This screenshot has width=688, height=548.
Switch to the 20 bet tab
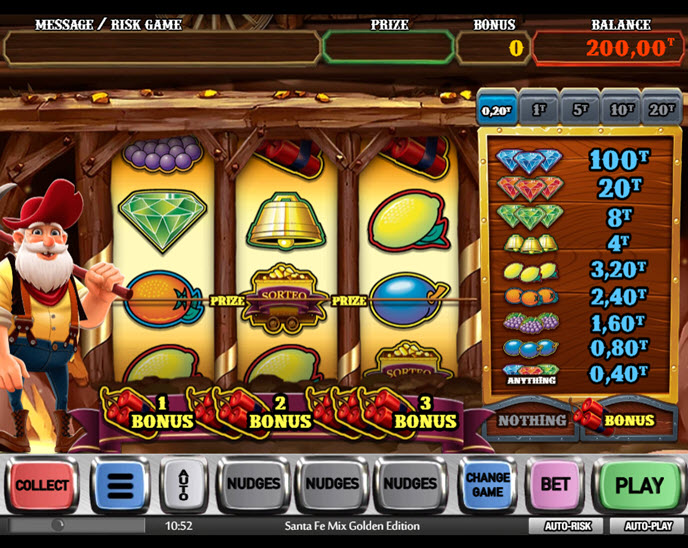pos(661,109)
